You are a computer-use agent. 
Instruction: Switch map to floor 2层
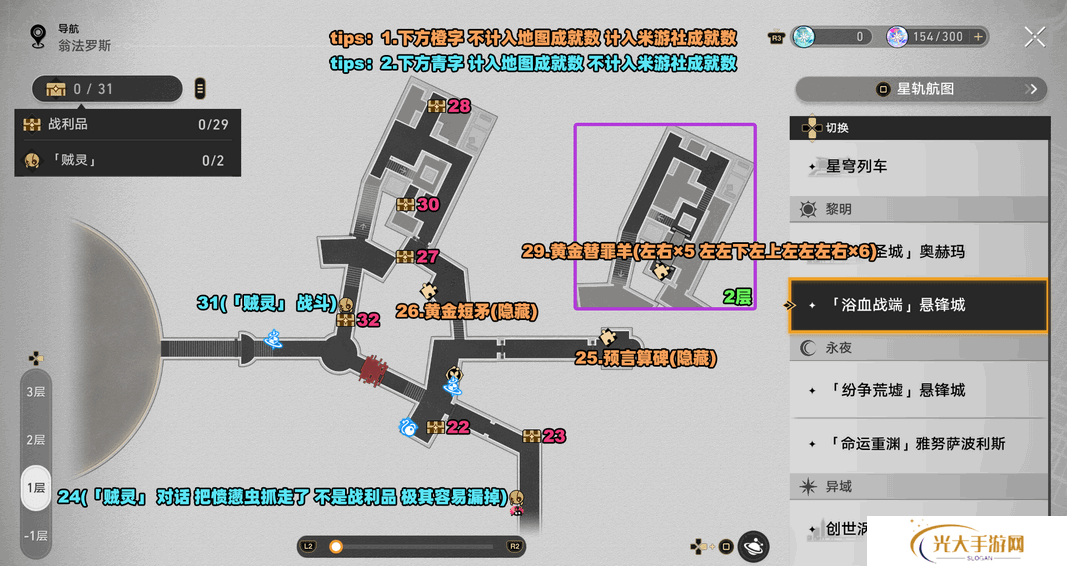(x=36, y=439)
